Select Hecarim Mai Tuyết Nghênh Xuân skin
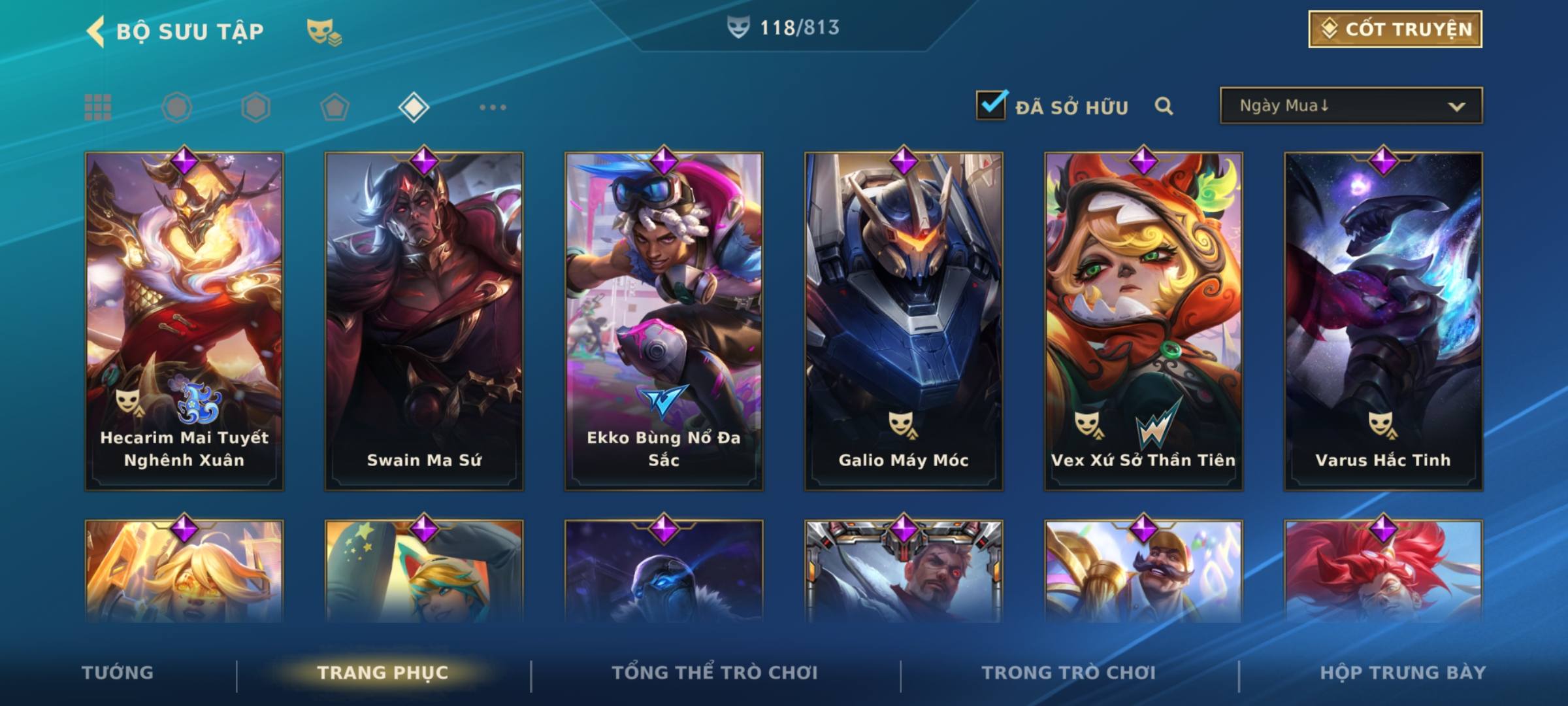The image size is (1568, 706). pos(184,320)
